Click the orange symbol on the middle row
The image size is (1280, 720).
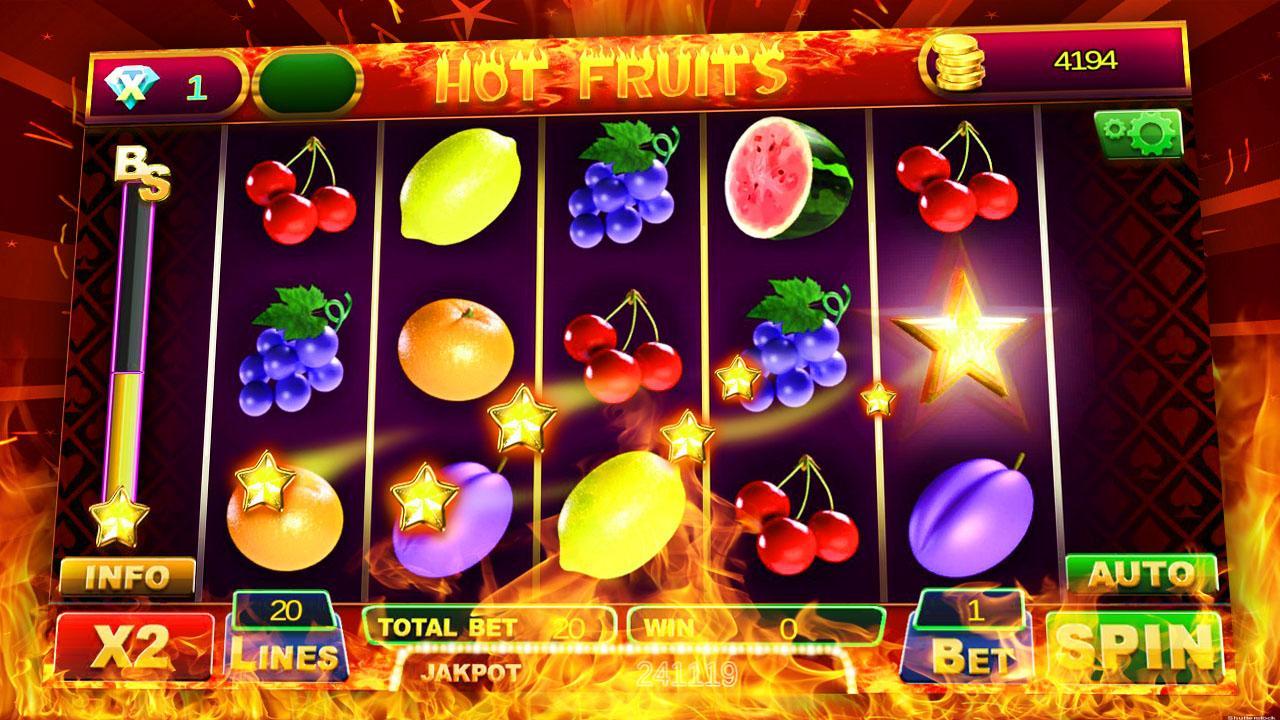455,350
